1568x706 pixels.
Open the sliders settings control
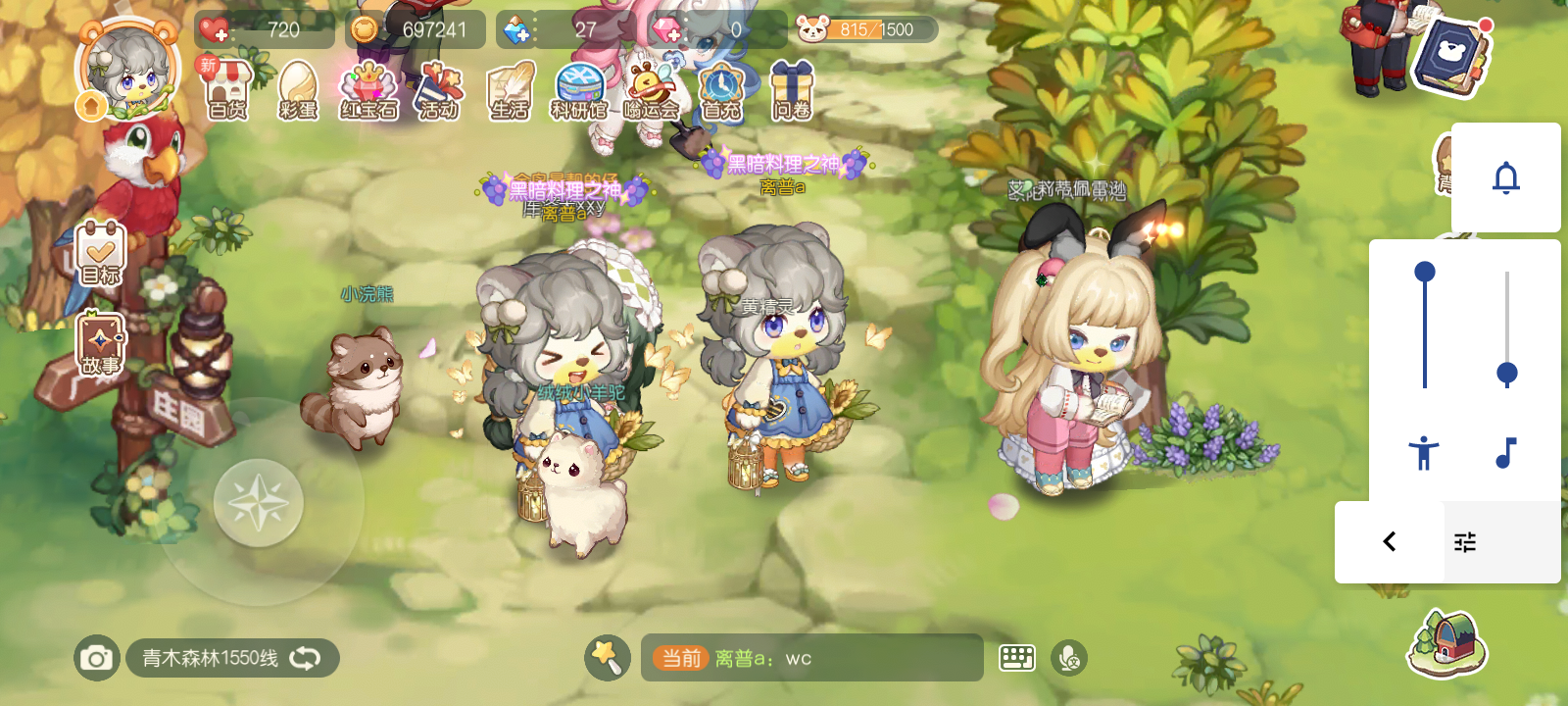(x=1465, y=540)
